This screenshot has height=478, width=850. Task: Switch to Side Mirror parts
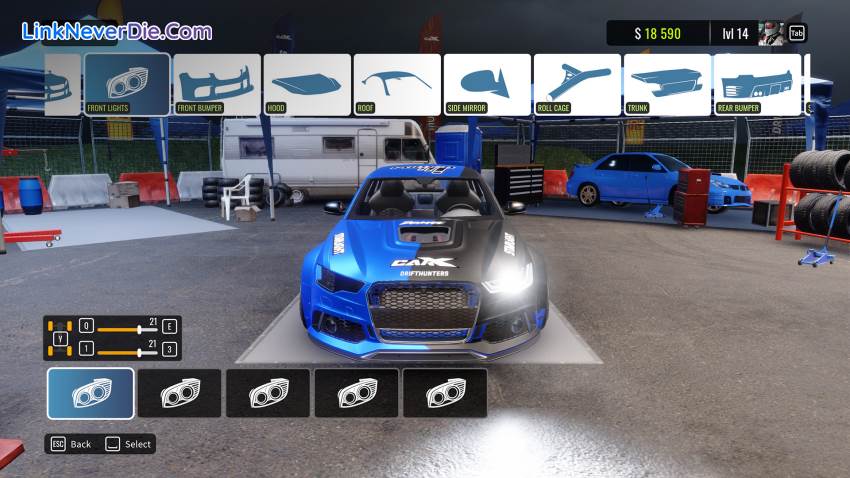click(487, 84)
